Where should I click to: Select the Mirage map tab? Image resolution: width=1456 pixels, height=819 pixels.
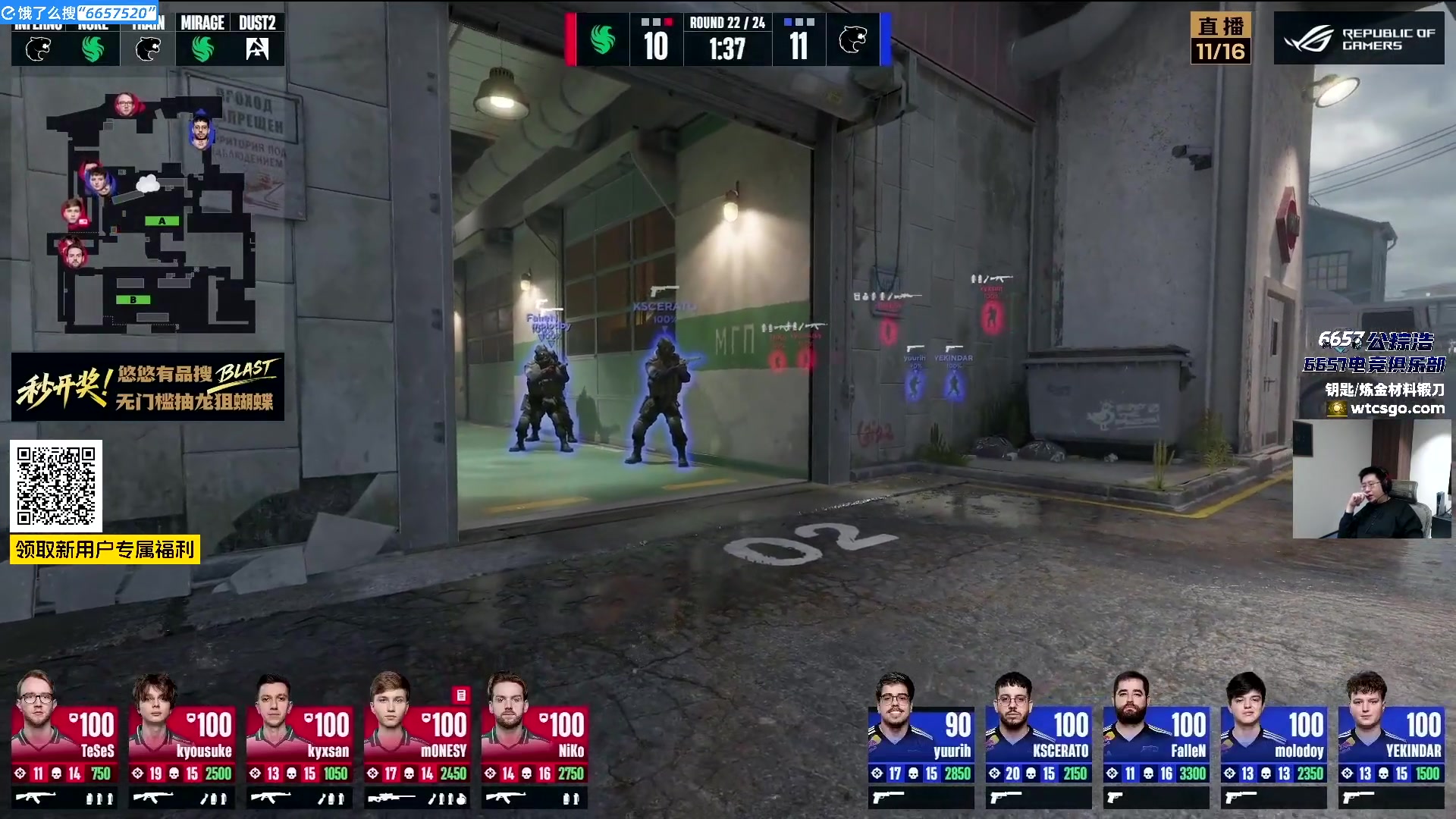point(202,39)
